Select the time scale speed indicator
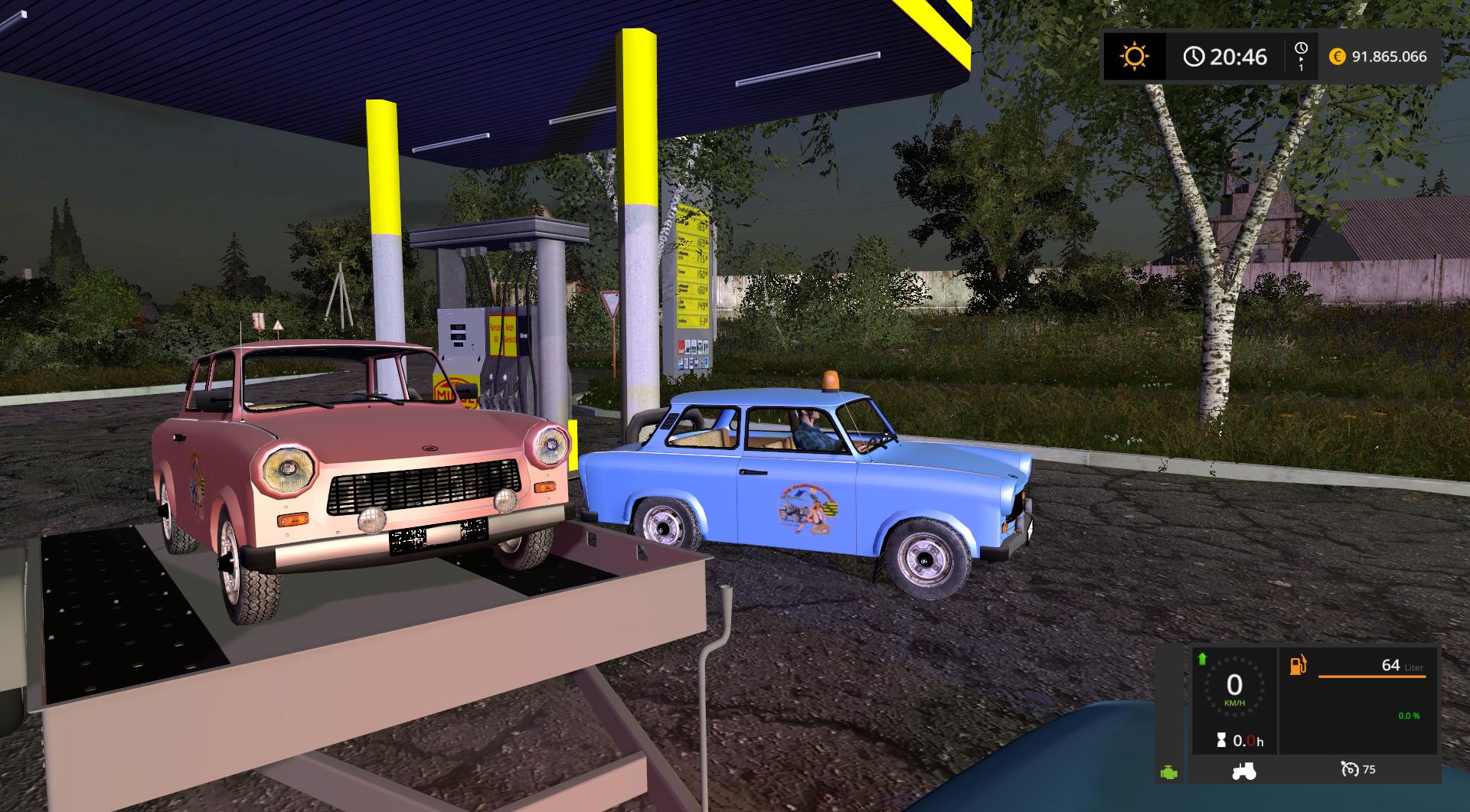This screenshot has width=1470, height=812. [1301, 57]
